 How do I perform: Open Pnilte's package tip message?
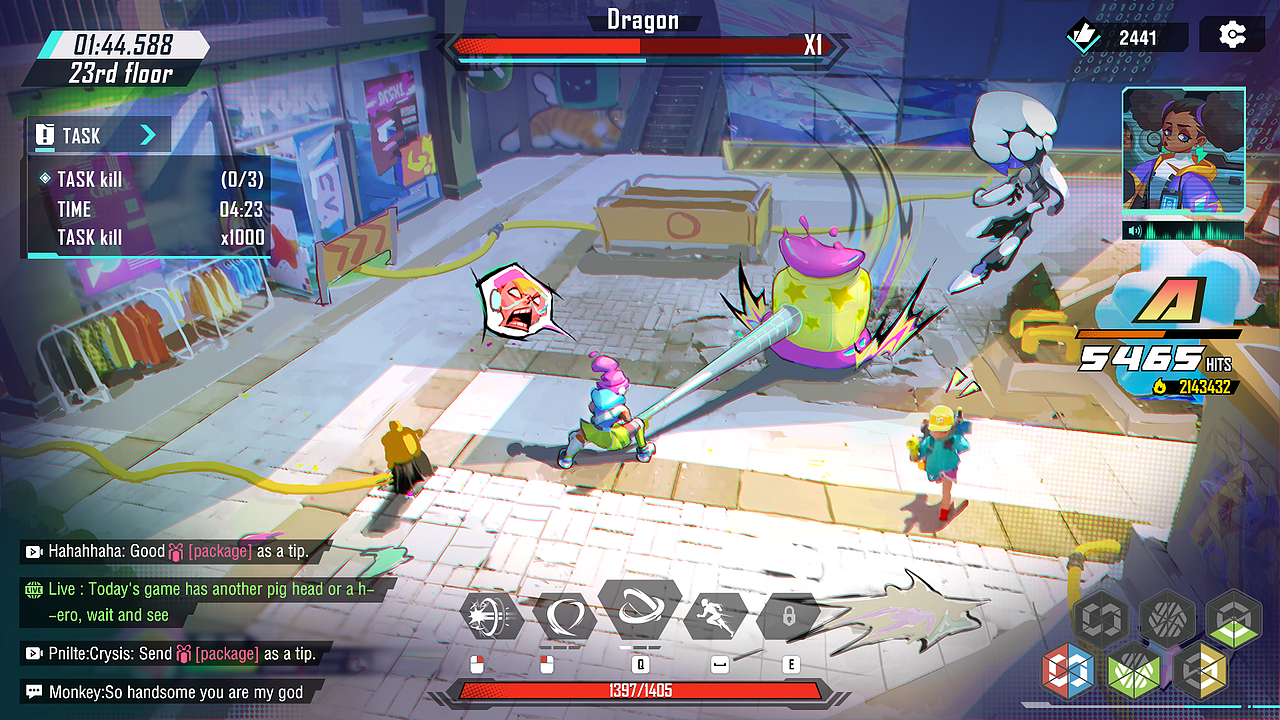pyautogui.click(x=170, y=654)
